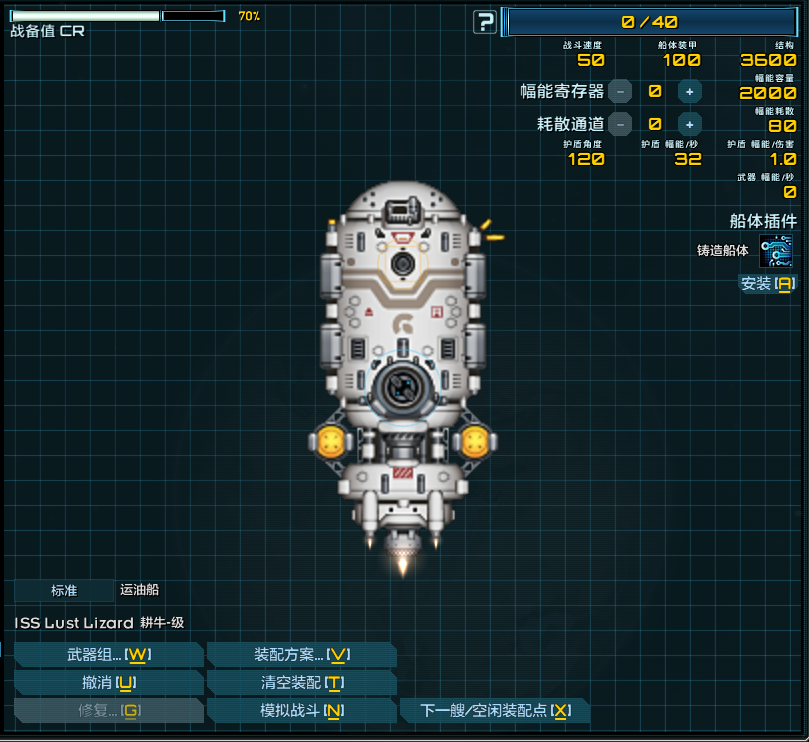Screen dimensions: 809x742
Task: Increase 幅能寄存器 capacitors with plus
Action: tap(689, 91)
